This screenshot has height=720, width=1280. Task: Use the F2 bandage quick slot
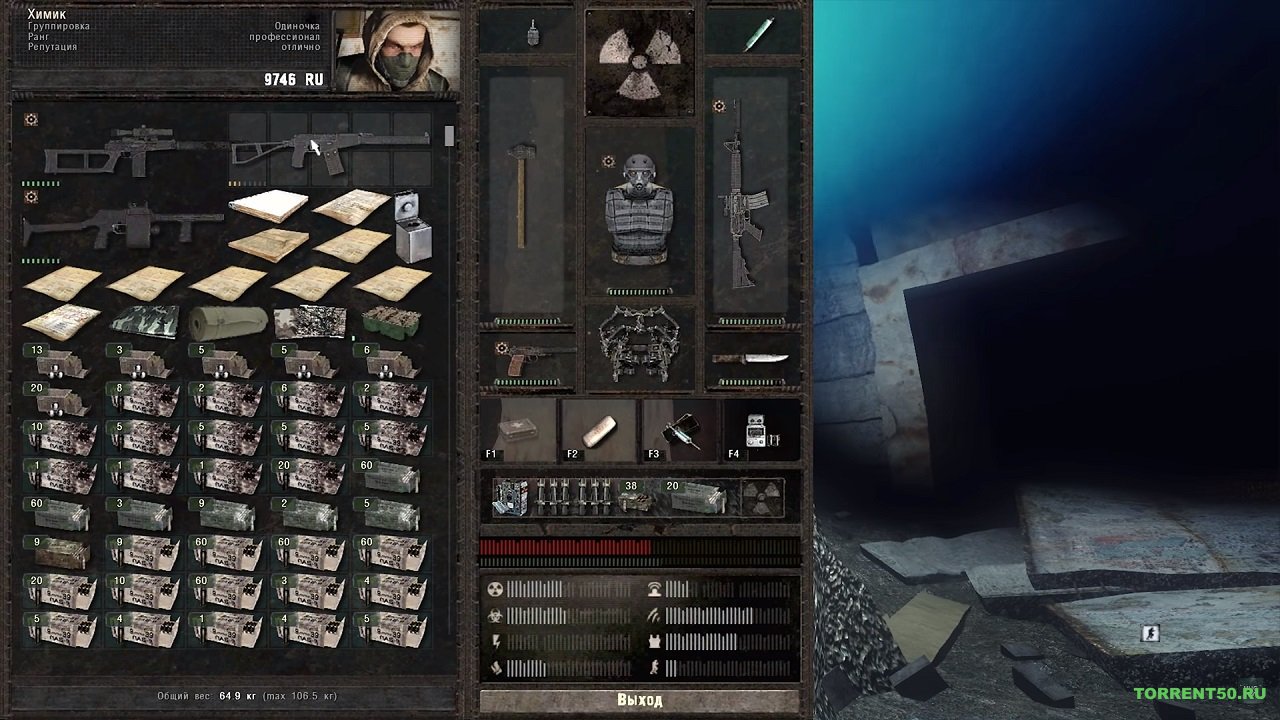599,431
